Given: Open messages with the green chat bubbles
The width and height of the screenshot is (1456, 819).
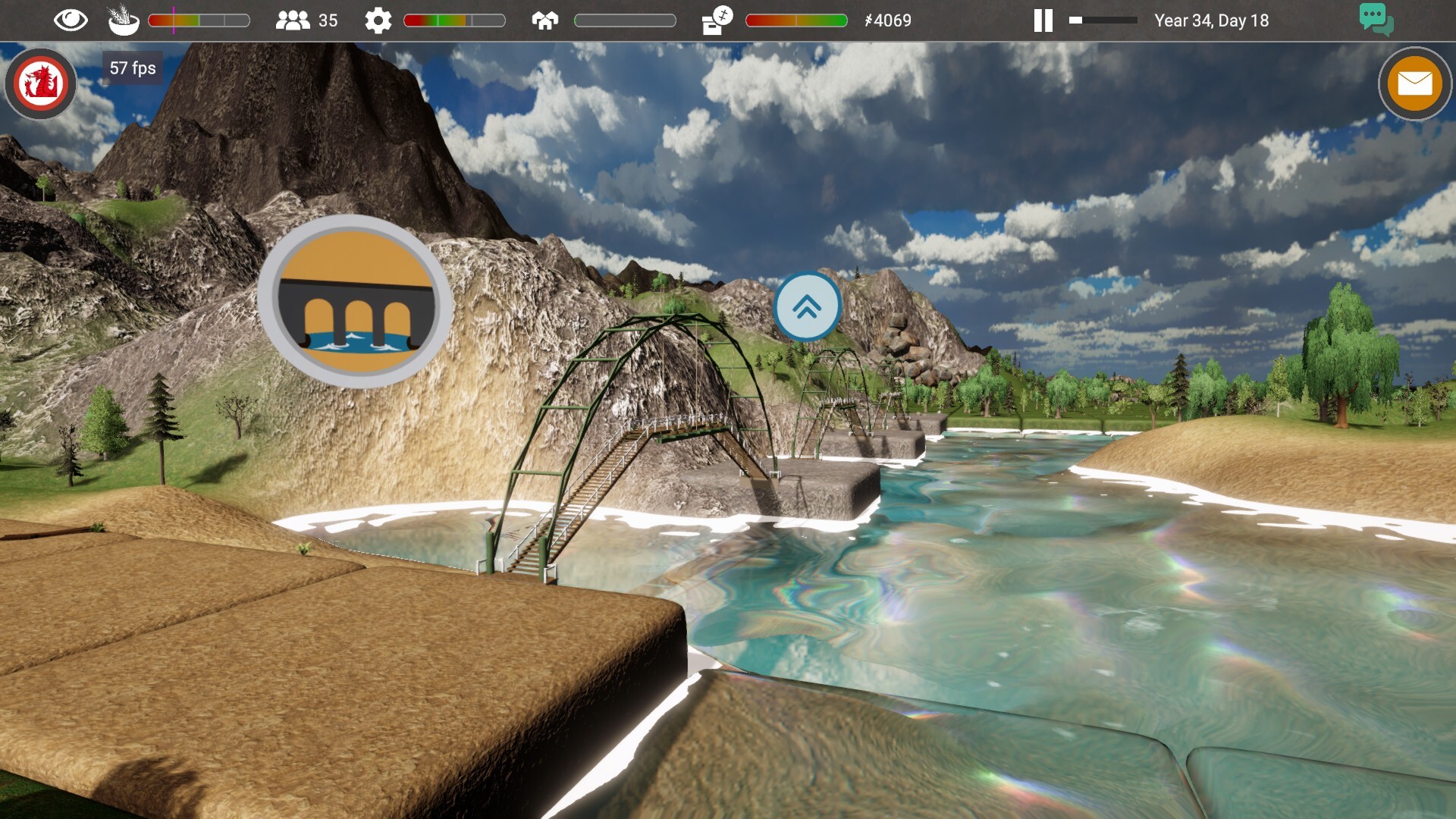Looking at the screenshot, I should [x=1376, y=20].
